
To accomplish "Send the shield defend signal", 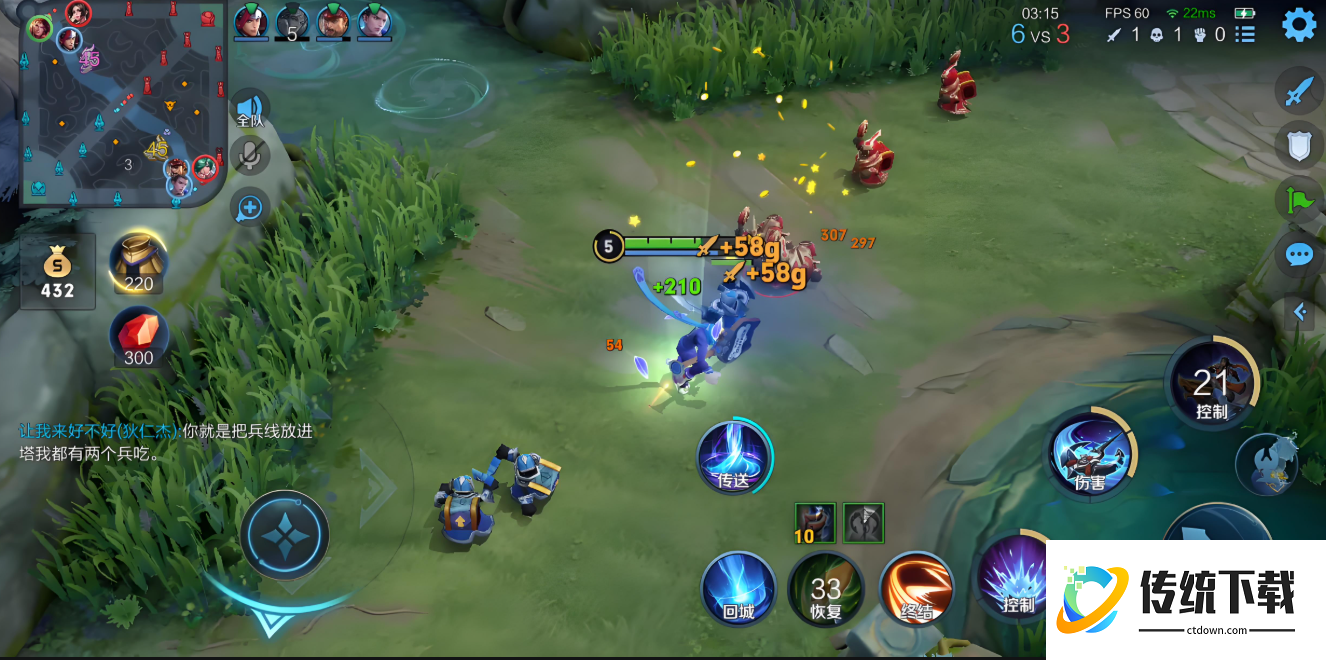I will (x=1298, y=146).
